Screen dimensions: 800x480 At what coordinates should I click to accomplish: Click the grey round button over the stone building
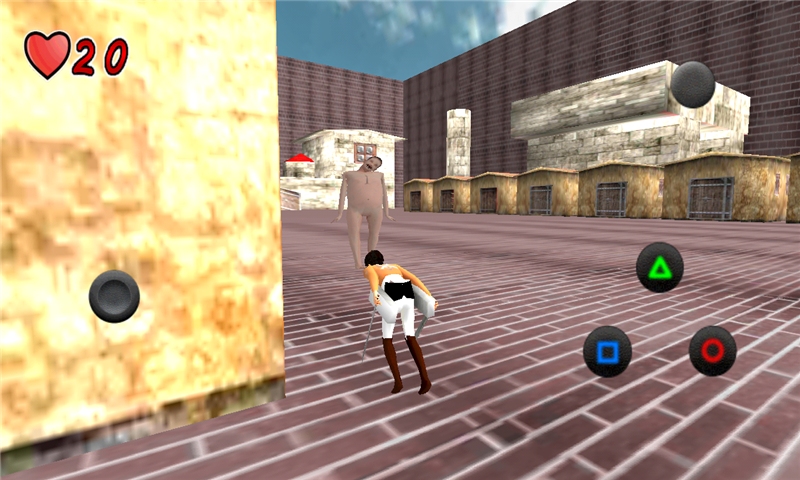pos(692,85)
